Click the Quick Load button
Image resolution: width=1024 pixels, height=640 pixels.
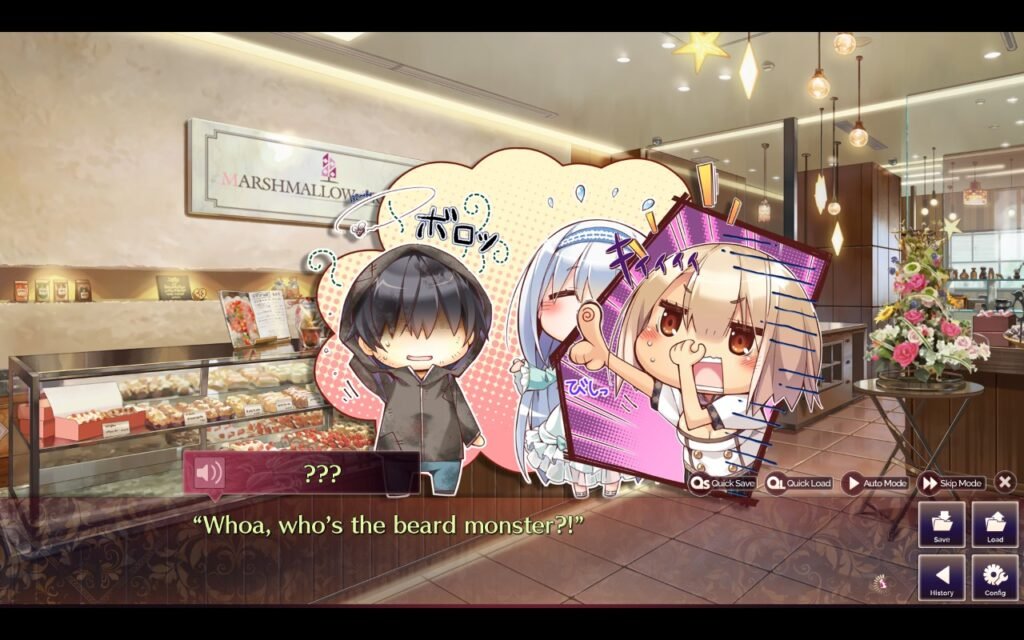799,483
